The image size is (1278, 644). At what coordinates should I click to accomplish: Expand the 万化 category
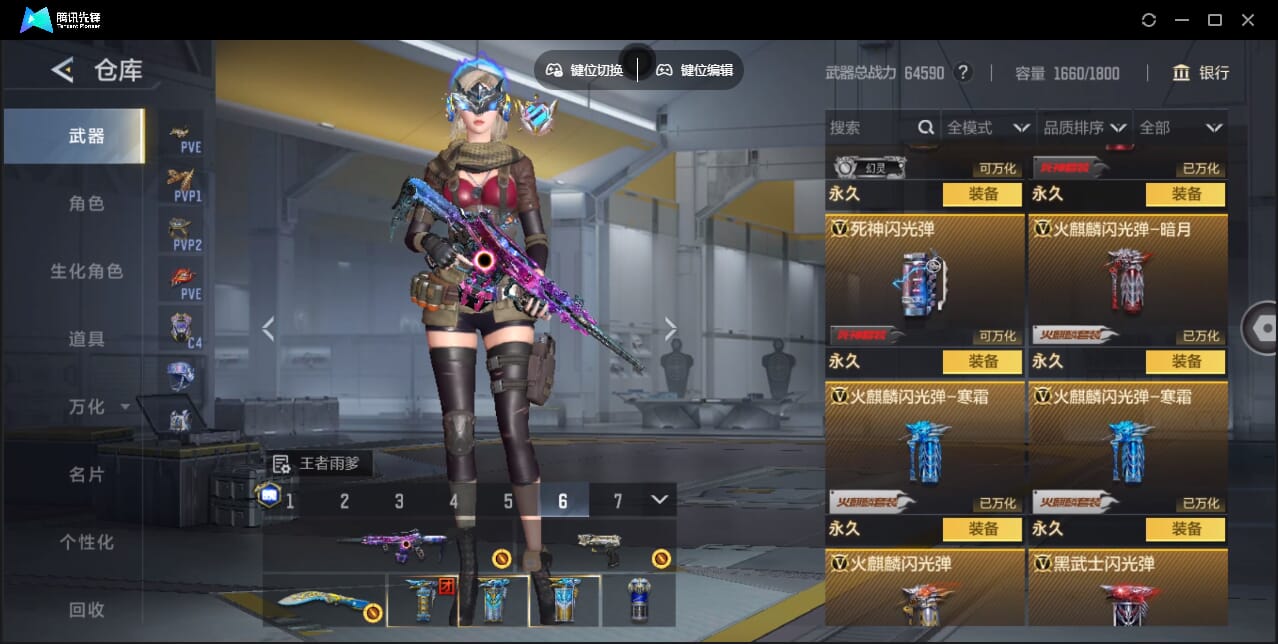(x=98, y=407)
